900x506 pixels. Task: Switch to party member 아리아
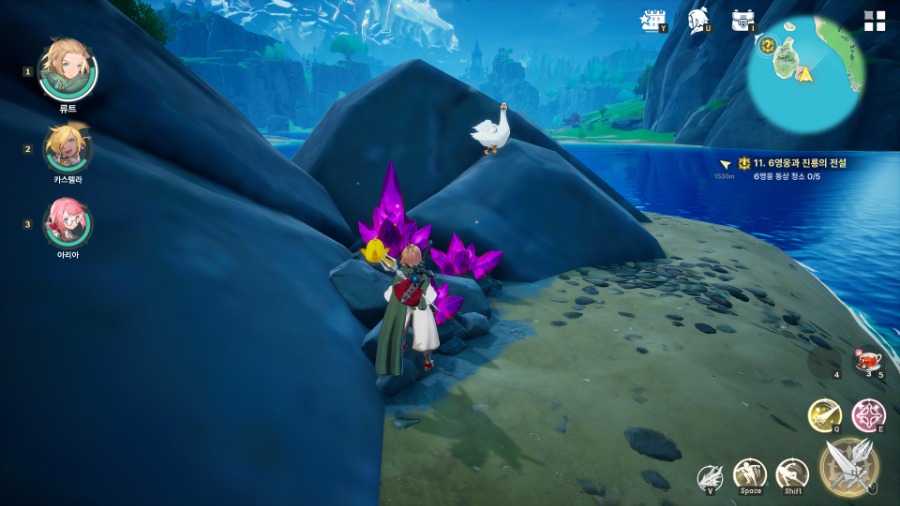(x=67, y=222)
